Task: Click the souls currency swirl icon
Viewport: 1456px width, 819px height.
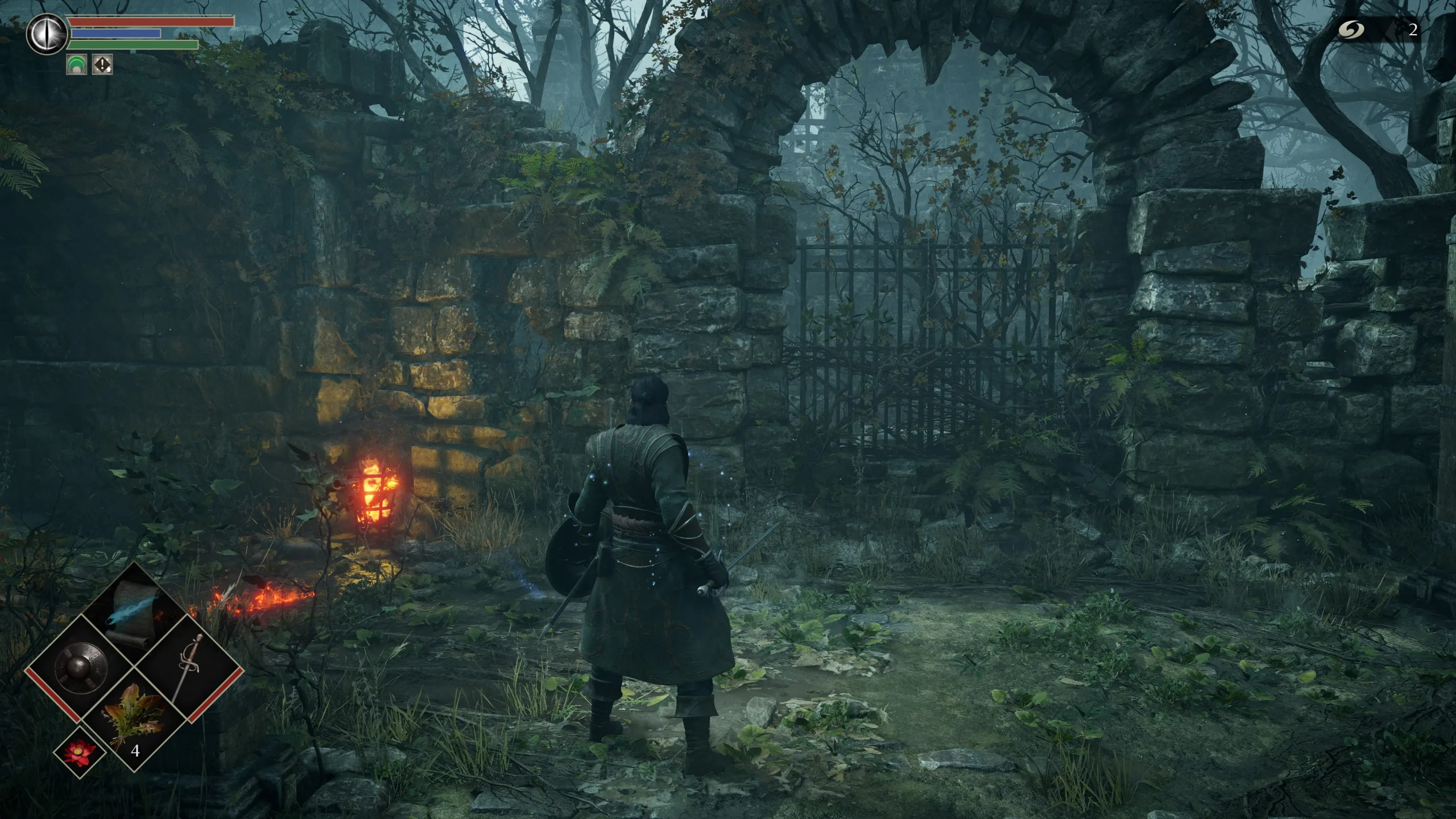Action: [x=1352, y=30]
